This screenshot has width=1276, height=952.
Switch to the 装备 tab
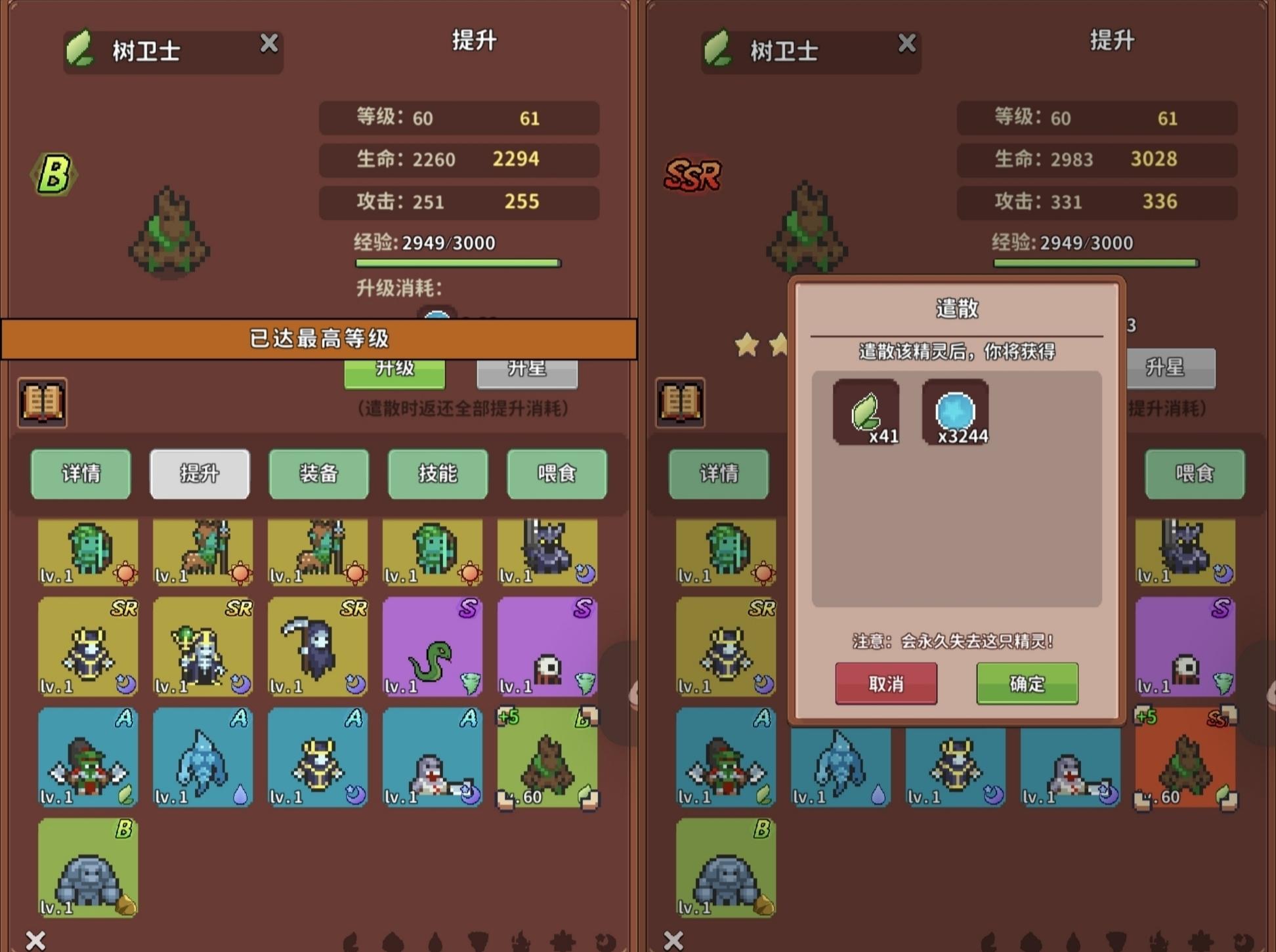(318, 474)
